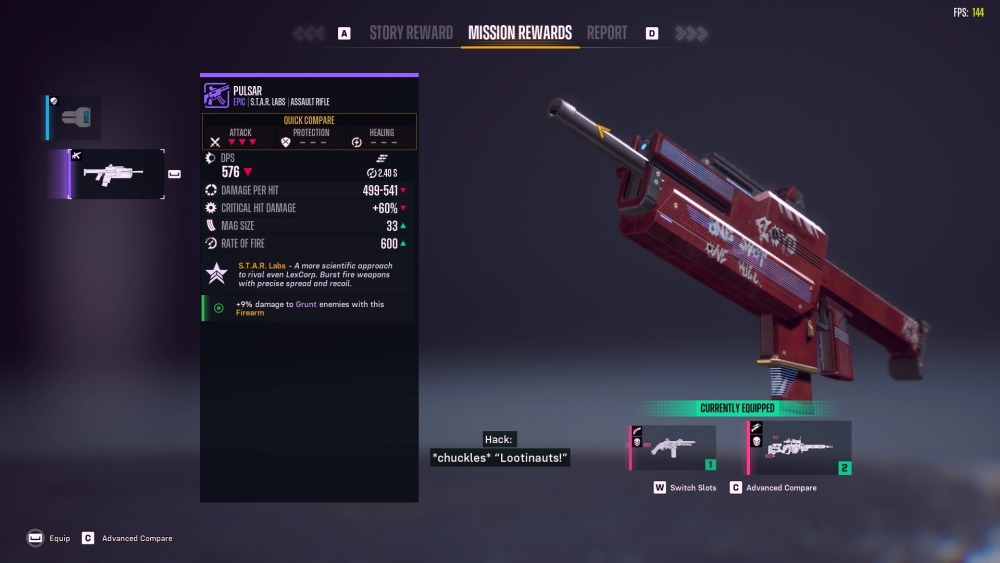
Task: Go to the Report tab
Action: tap(607, 33)
